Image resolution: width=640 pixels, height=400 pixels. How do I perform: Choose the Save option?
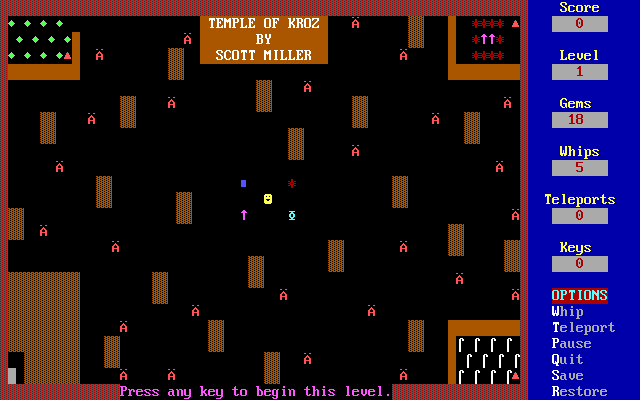[567, 376]
